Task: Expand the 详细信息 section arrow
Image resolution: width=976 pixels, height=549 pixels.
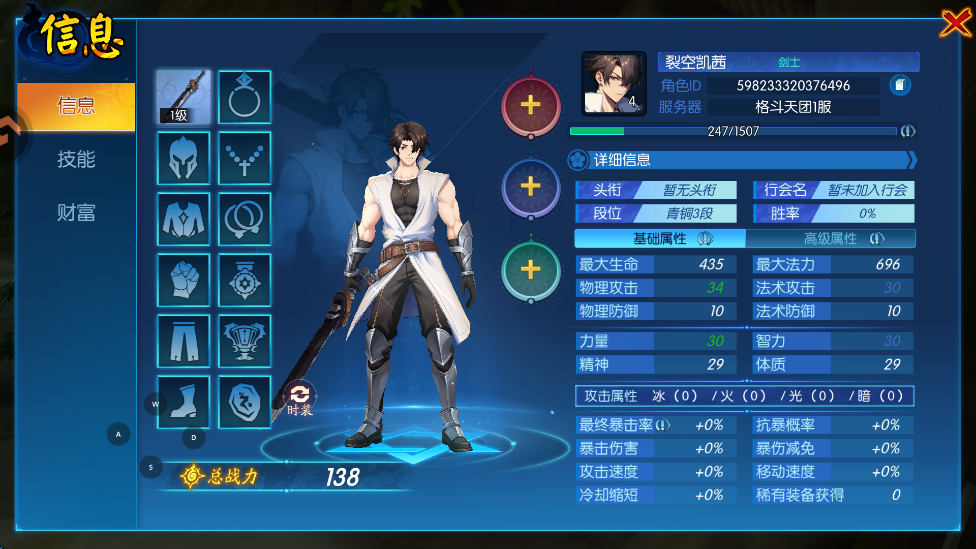Action: 911,160
